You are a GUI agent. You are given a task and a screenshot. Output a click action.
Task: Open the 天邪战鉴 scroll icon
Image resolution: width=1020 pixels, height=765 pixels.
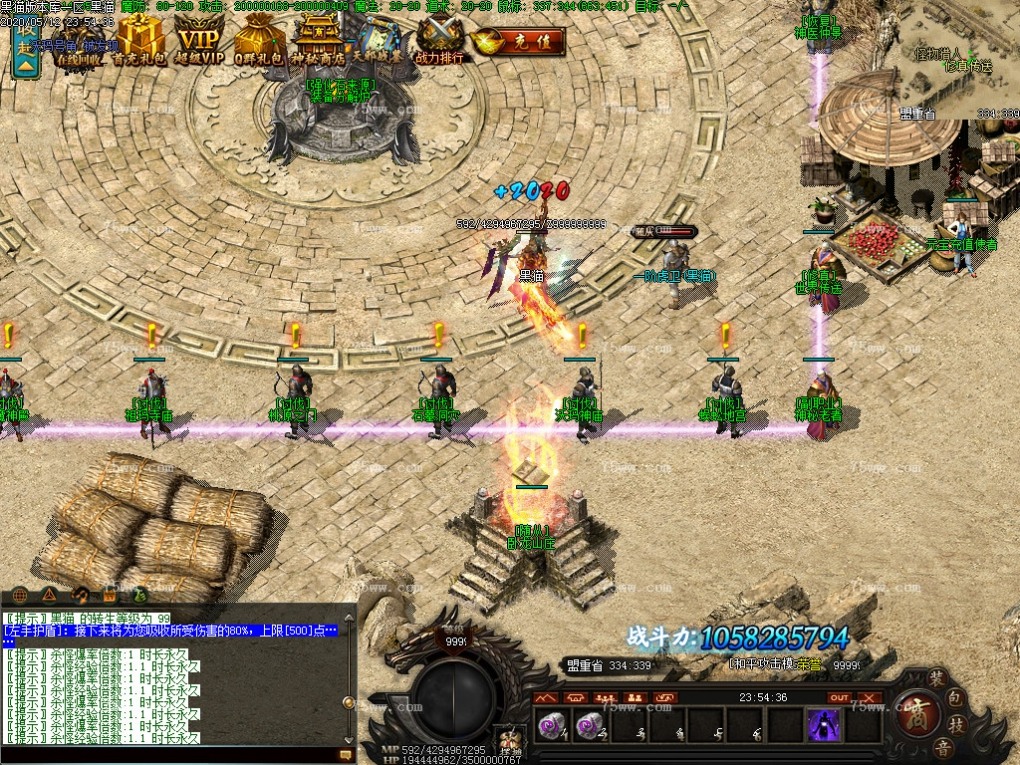(378, 42)
